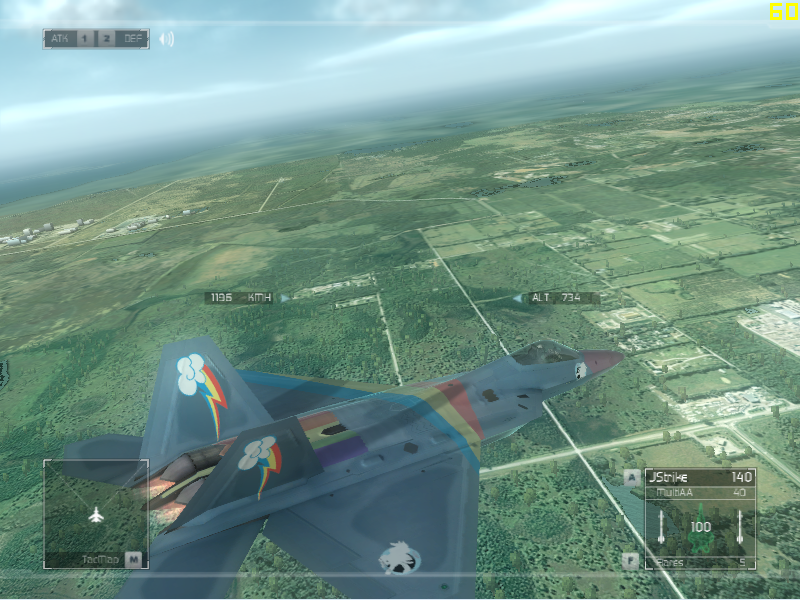The height and width of the screenshot is (600, 800).
Task: Toggle the speaker voice icon
Action: (166, 39)
